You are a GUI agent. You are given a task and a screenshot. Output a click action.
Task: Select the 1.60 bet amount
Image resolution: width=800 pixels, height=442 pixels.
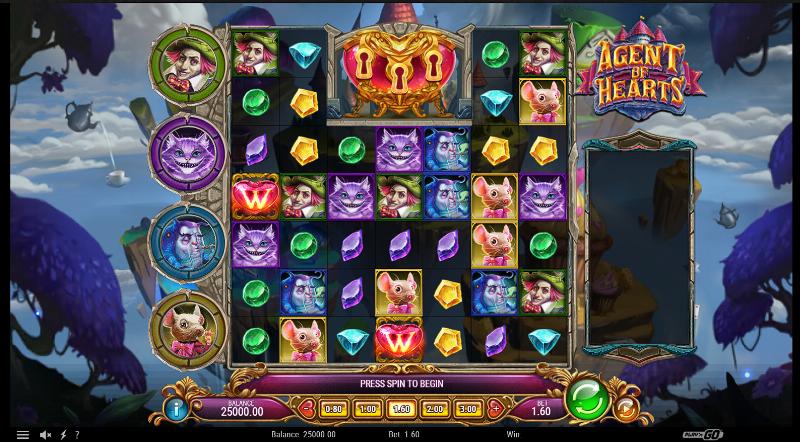(402, 408)
